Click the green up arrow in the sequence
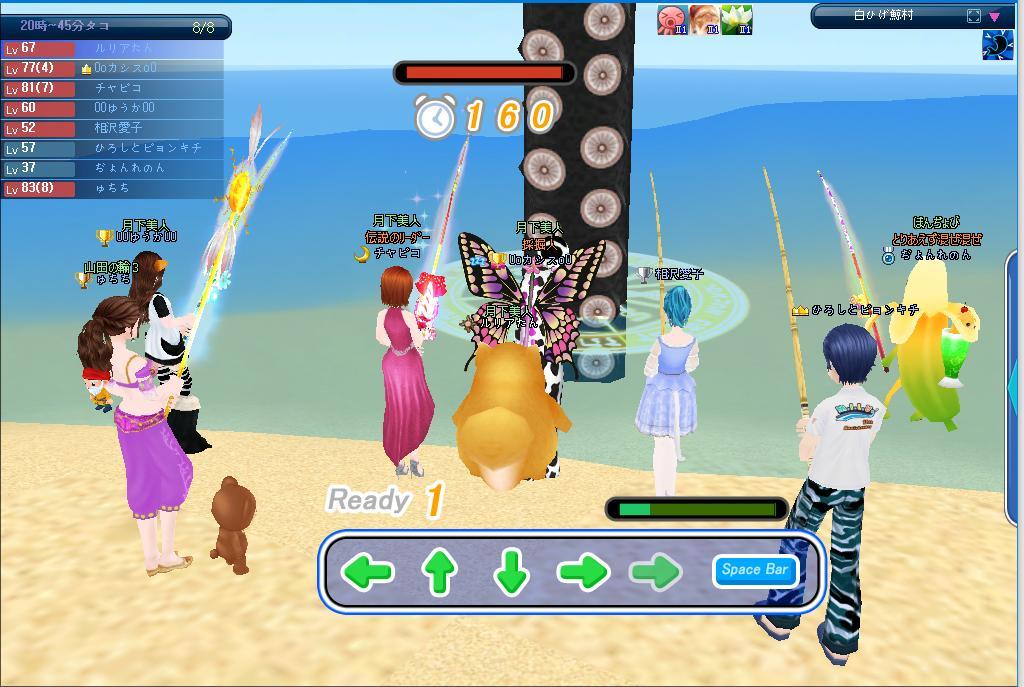1024x687 pixels. click(x=439, y=572)
